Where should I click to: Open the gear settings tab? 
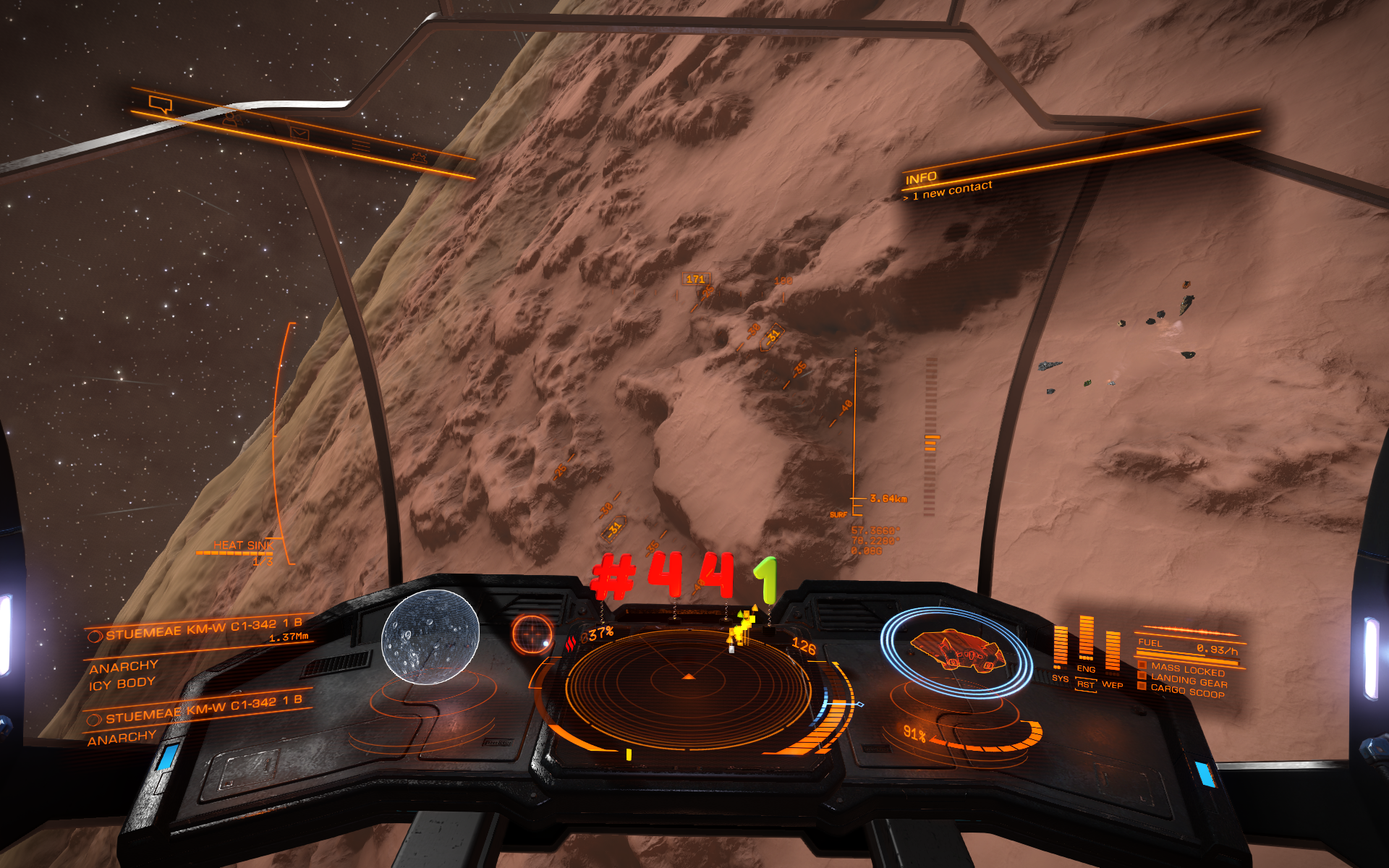coord(419,157)
